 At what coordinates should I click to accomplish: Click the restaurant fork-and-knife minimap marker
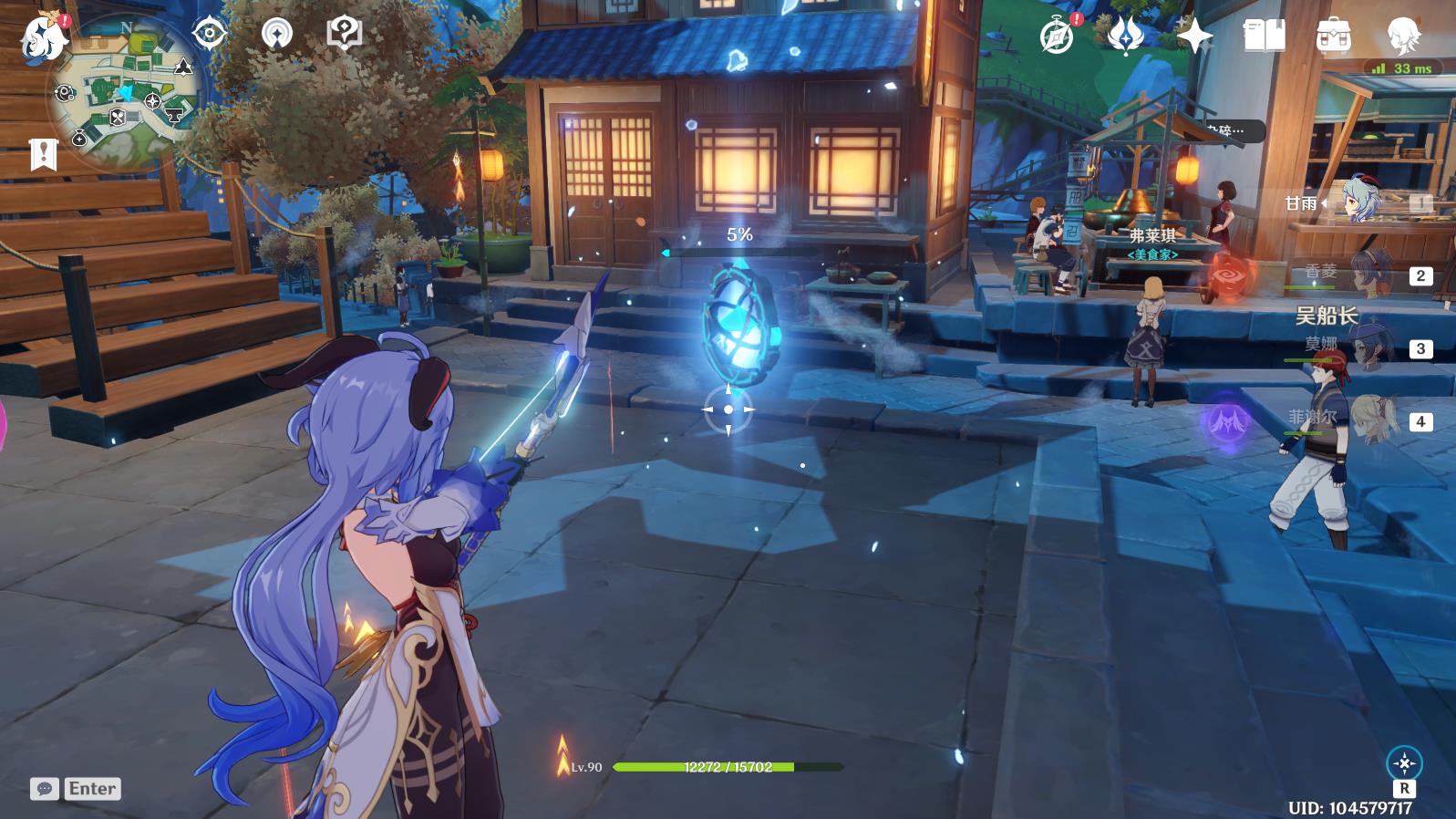tap(118, 117)
